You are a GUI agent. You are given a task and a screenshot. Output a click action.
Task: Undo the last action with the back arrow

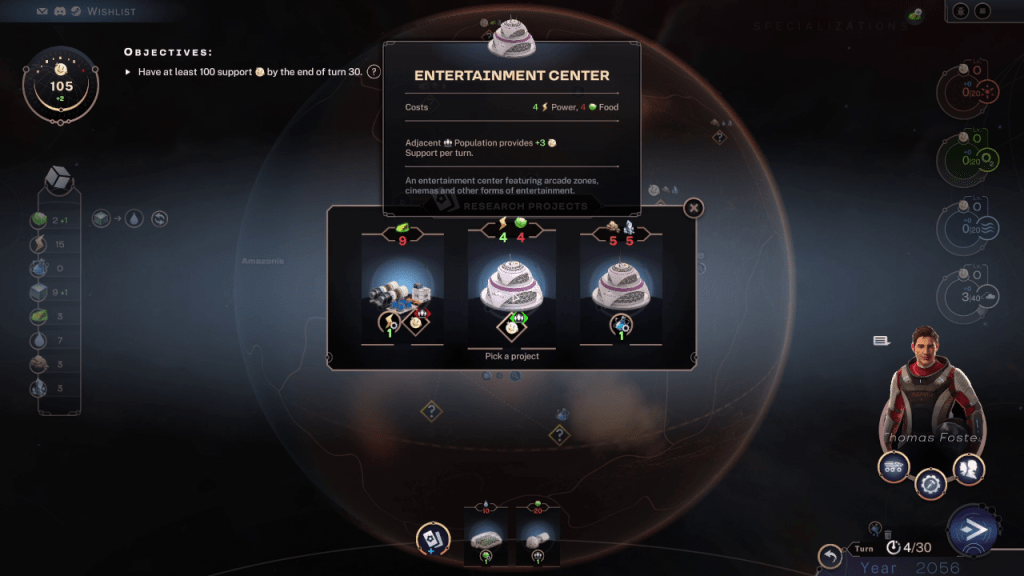click(x=830, y=556)
